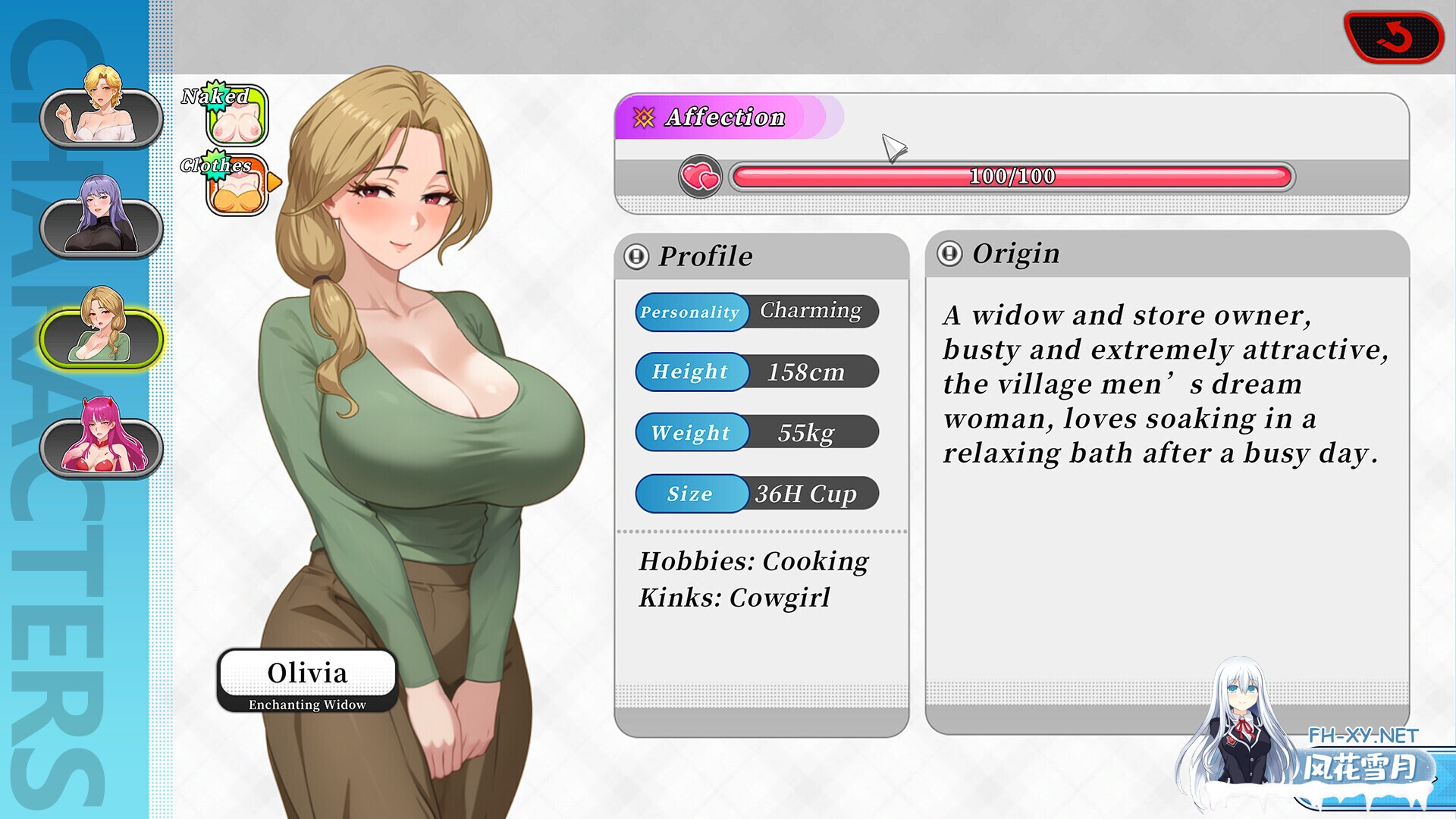
Task: Click Olivia's name plate
Action: [x=308, y=673]
